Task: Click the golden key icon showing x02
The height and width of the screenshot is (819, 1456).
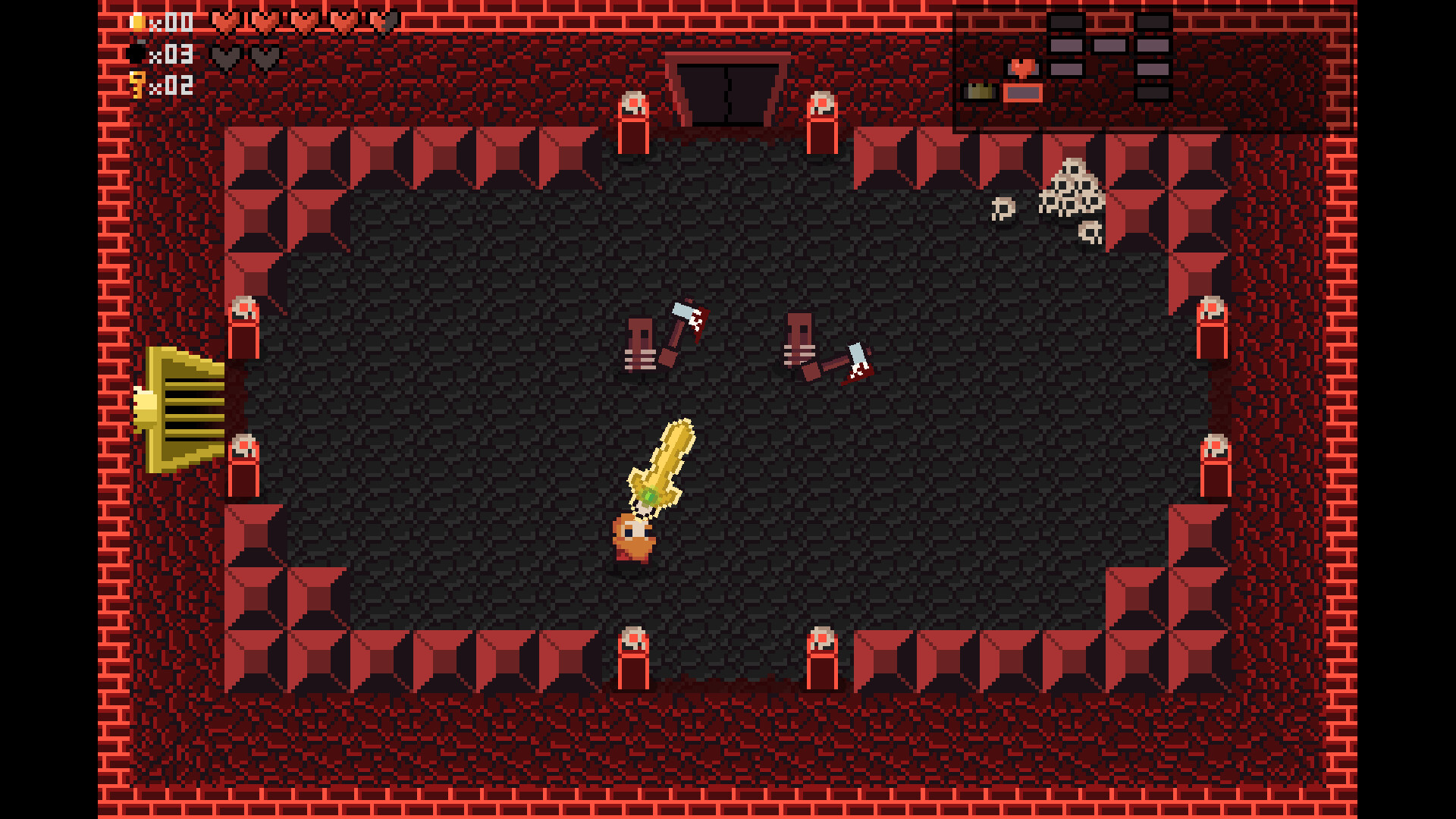Action: click(137, 86)
